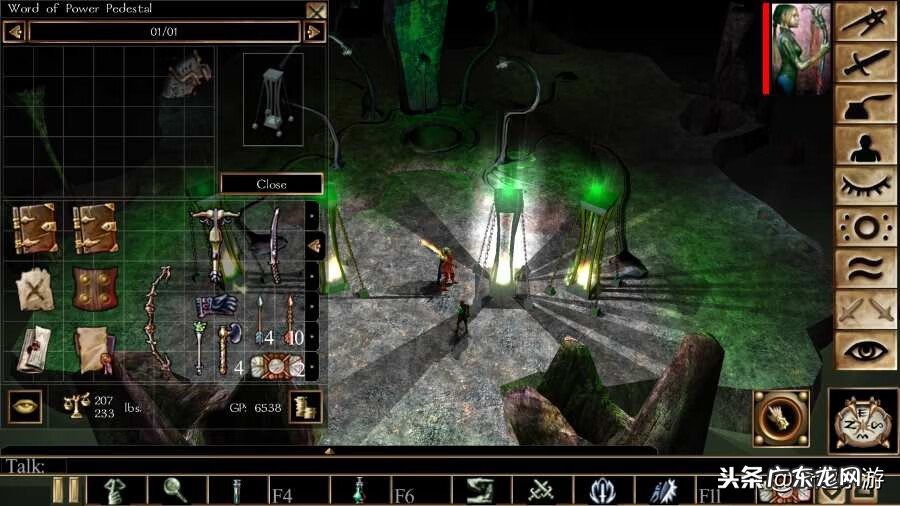Toggle the closed eye rest icon
The image size is (900, 506).
click(865, 186)
